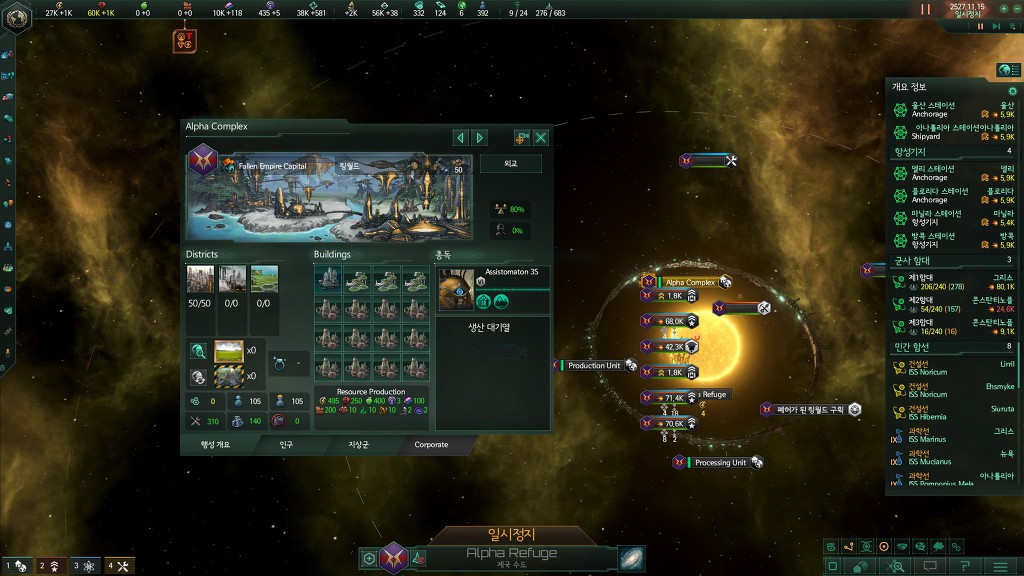Image resolution: width=1024 pixels, height=576 pixels.
Task: Close the Alpha Complex planet window
Action: pyautogui.click(x=541, y=137)
